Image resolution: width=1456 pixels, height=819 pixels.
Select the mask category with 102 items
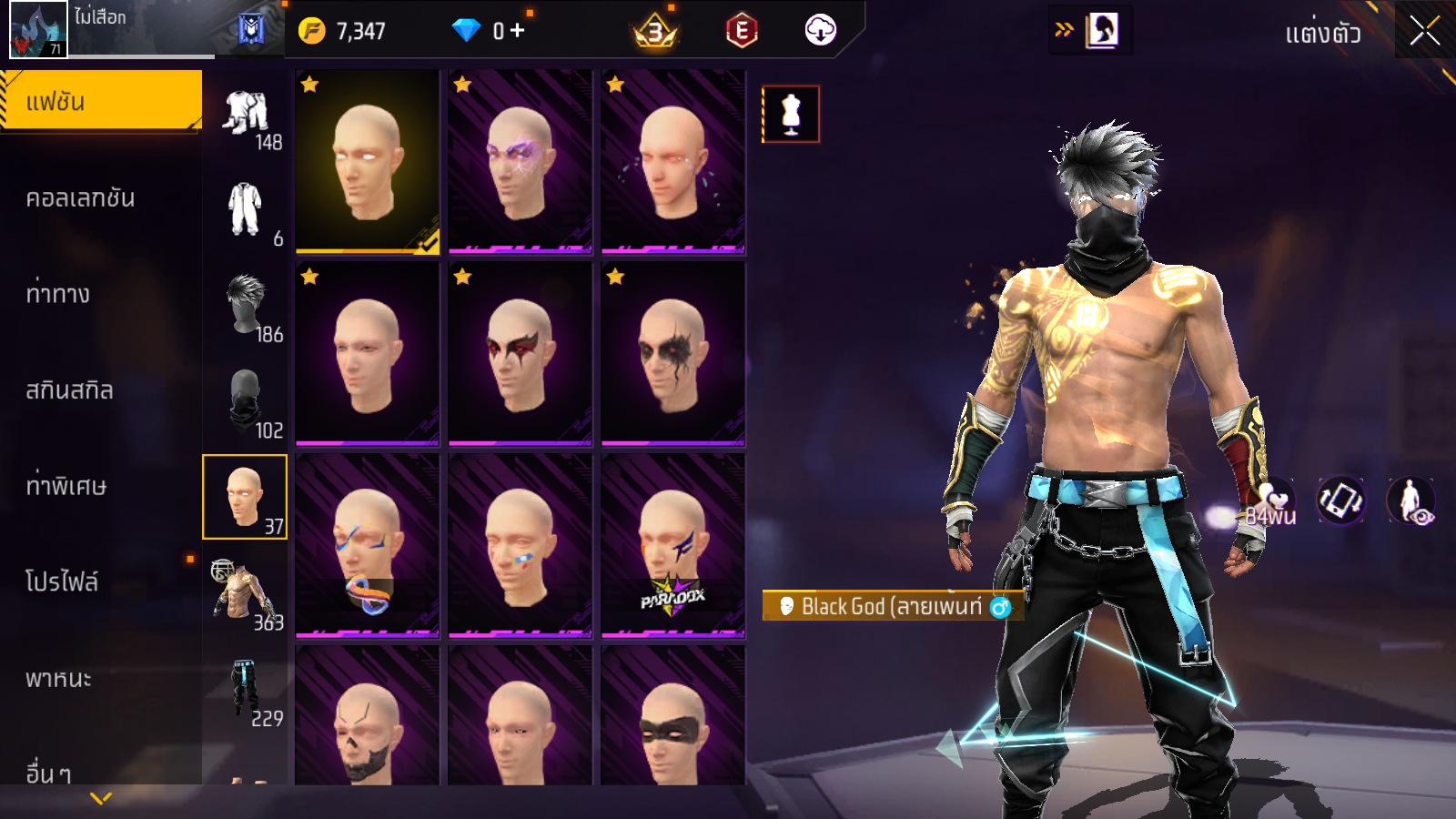[x=246, y=402]
